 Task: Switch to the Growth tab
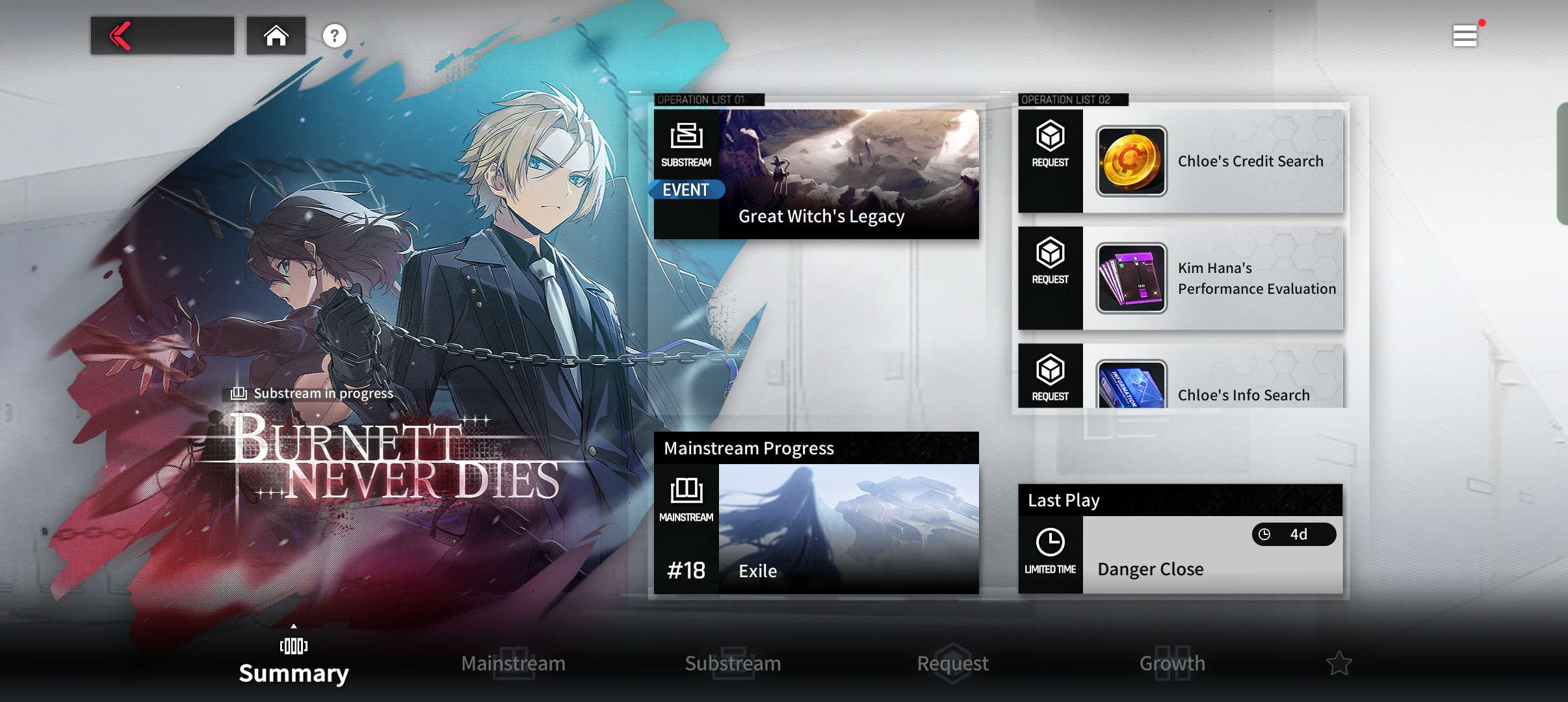pos(1173,663)
